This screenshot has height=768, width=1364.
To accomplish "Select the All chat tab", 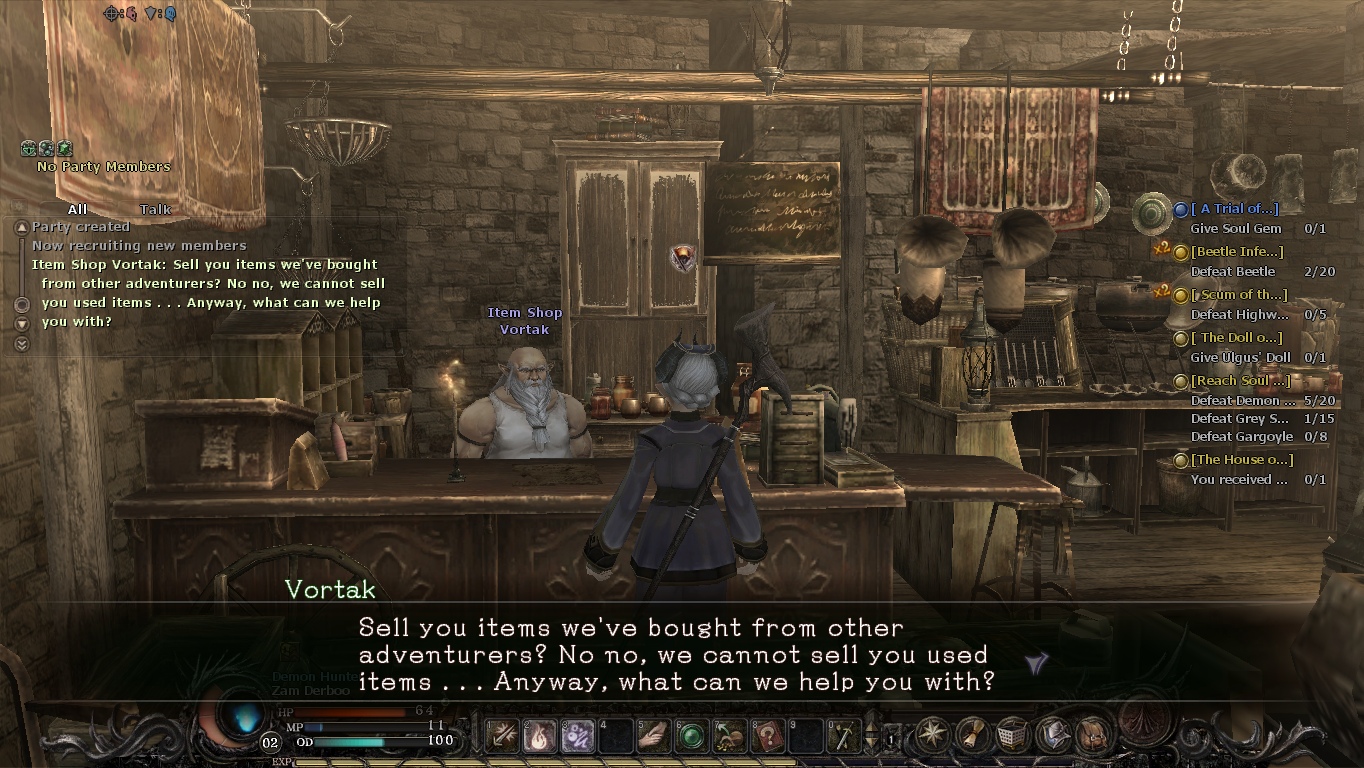I will coord(77,209).
